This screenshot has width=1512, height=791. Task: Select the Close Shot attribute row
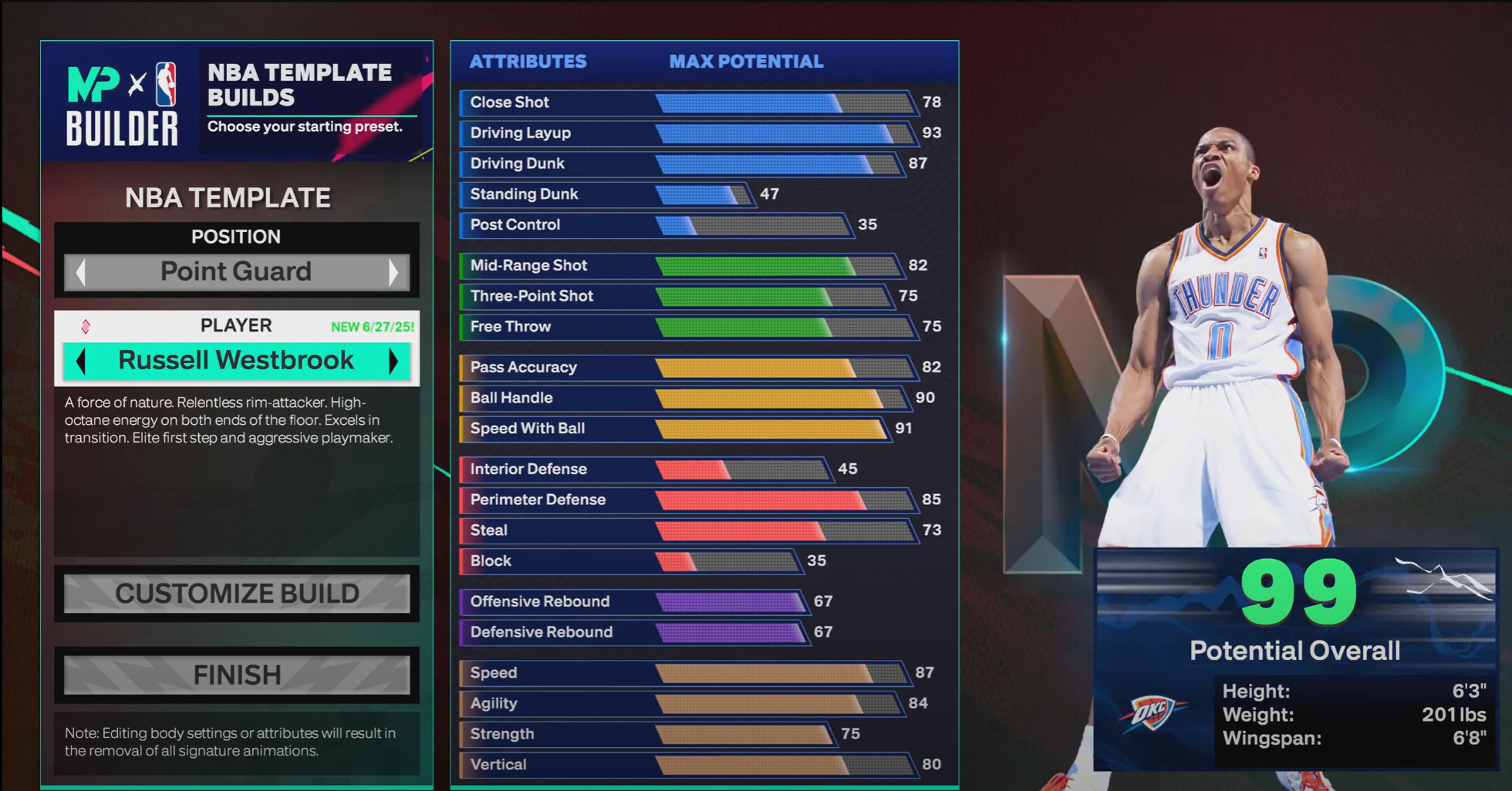tap(687, 103)
